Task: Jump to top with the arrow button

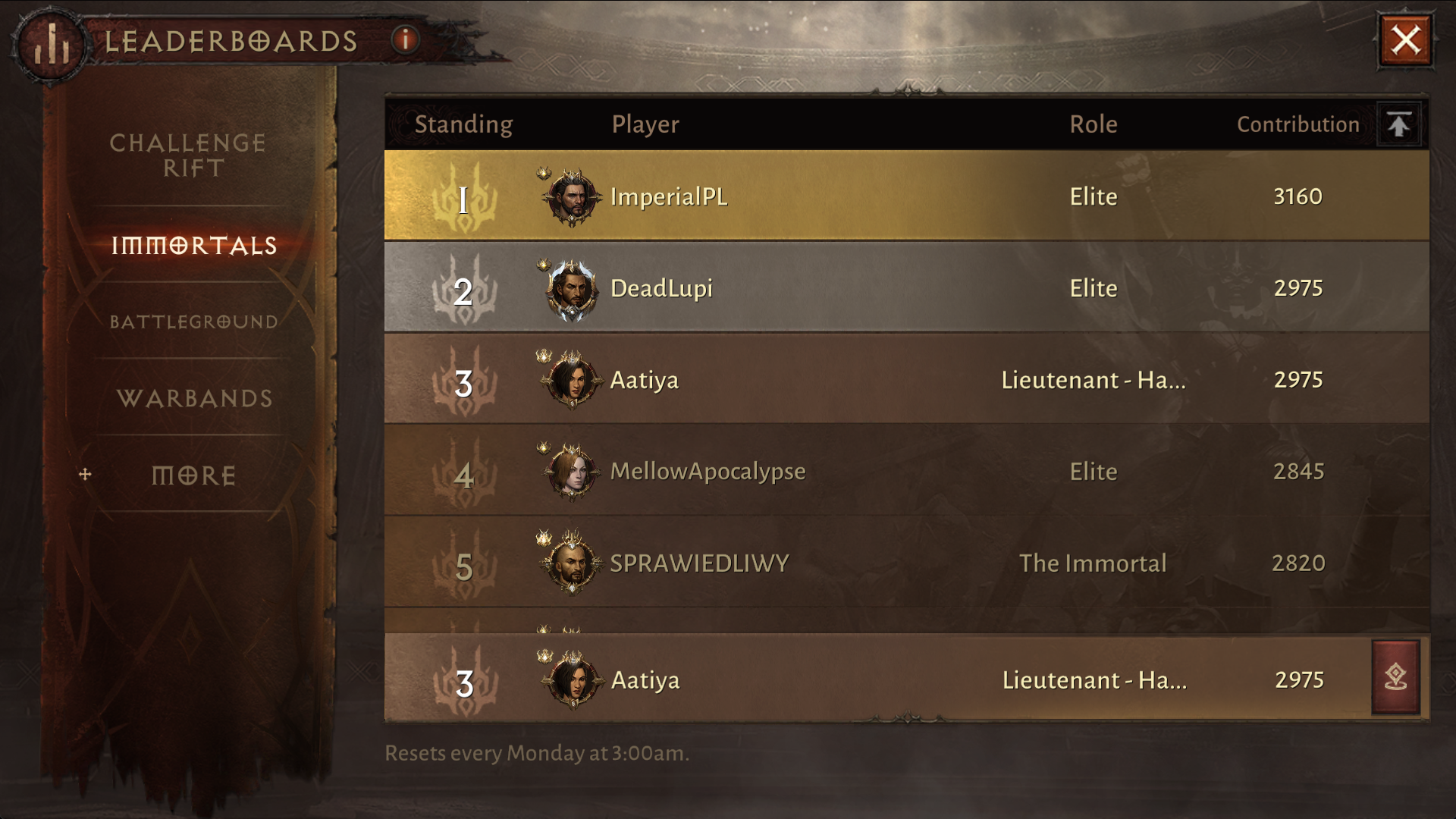Action: [1399, 124]
